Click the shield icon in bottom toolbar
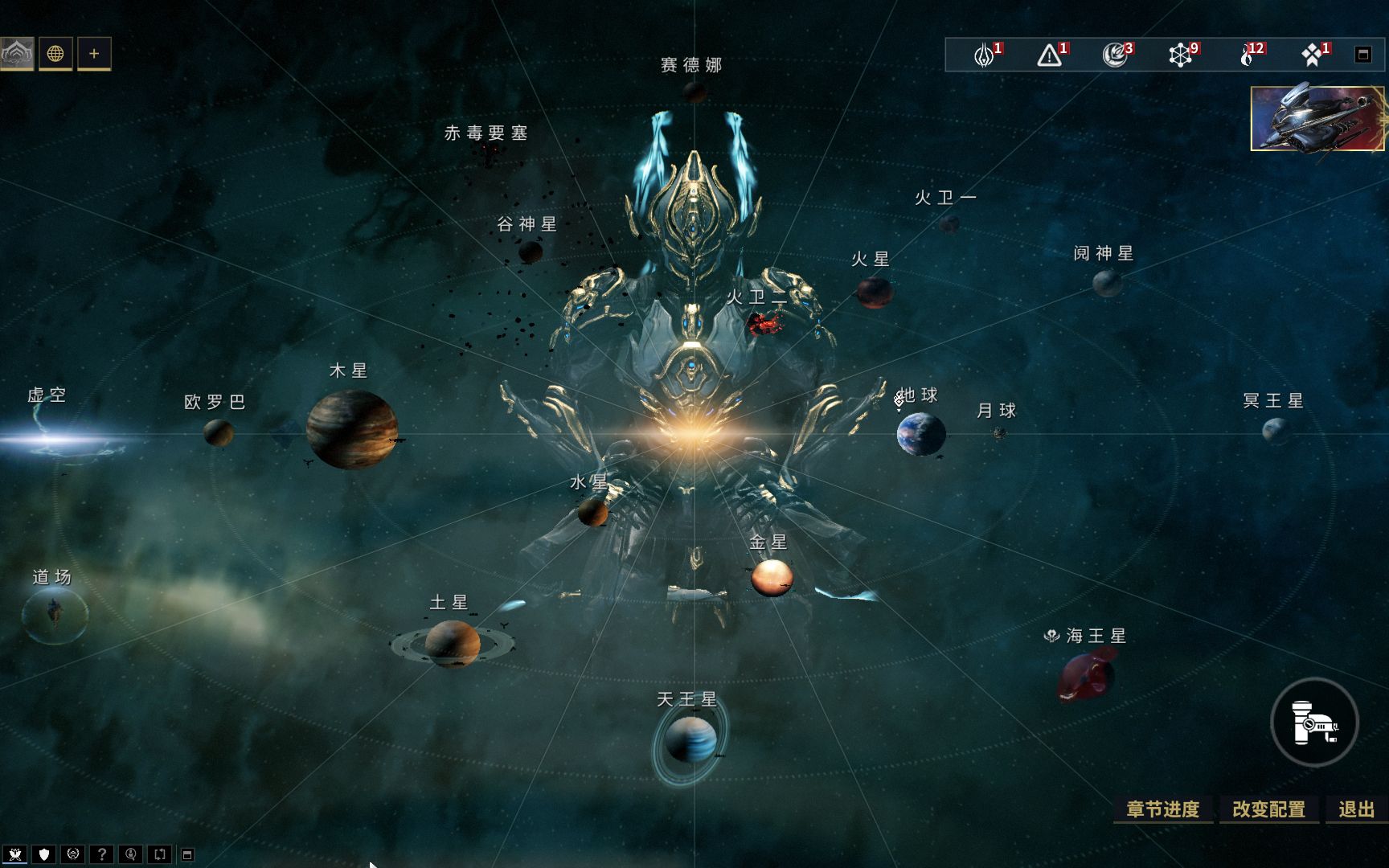Viewport: 1389px width, 868px height. (44, 854)
